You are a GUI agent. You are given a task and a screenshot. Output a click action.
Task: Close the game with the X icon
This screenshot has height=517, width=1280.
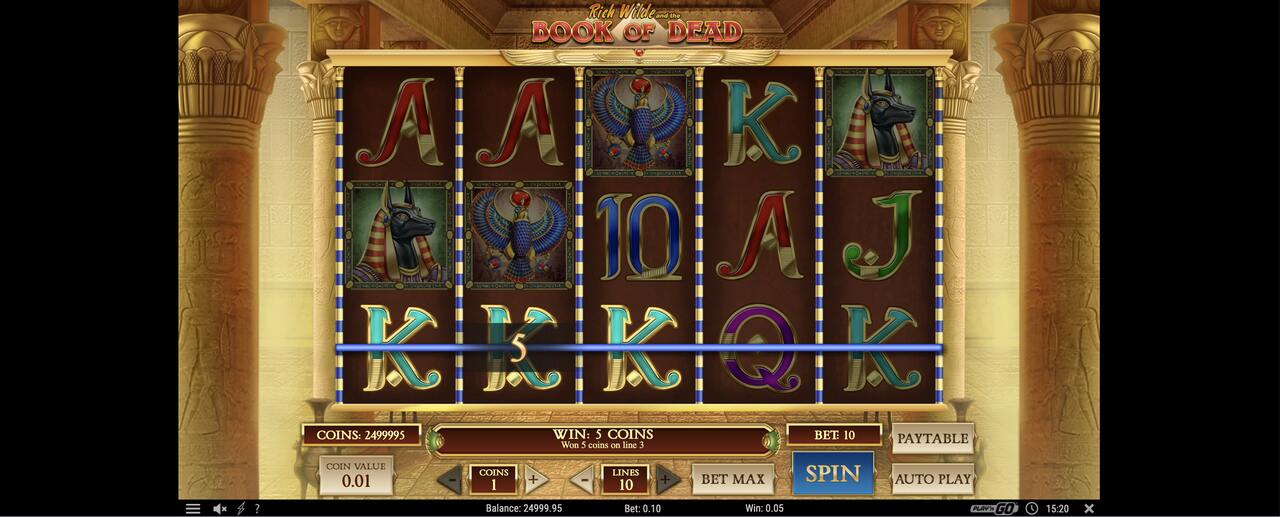1089,509
